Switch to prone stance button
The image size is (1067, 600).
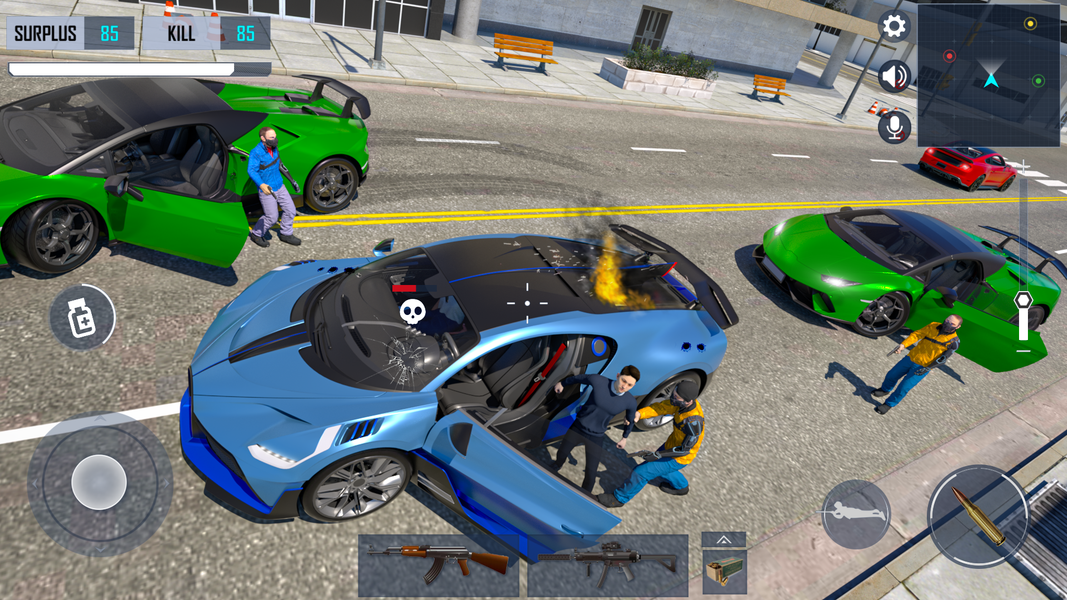pos(856,513)
